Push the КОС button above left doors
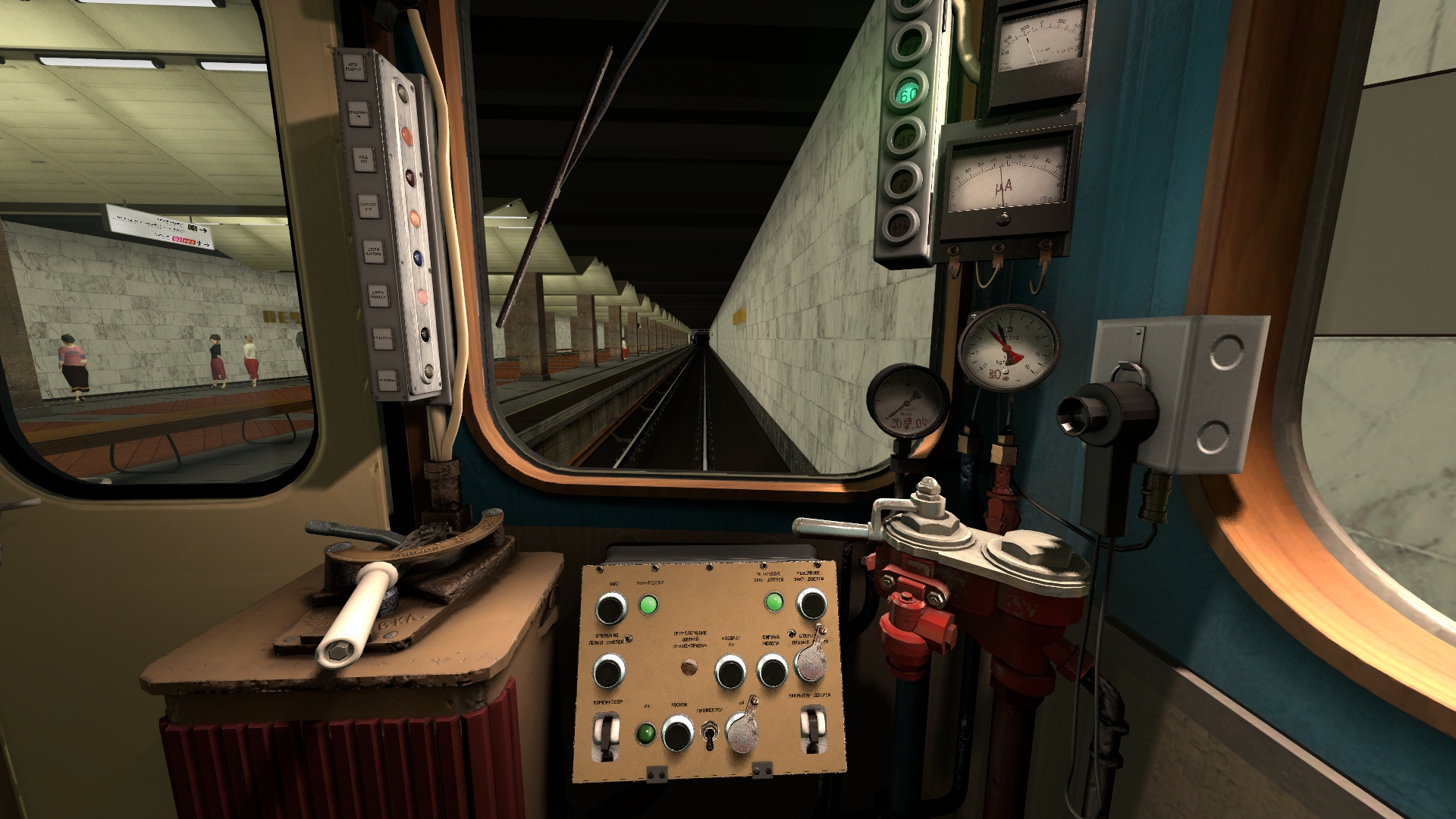Image resolution: width=1456 pixels, height=819 pixels. point(611,608)
